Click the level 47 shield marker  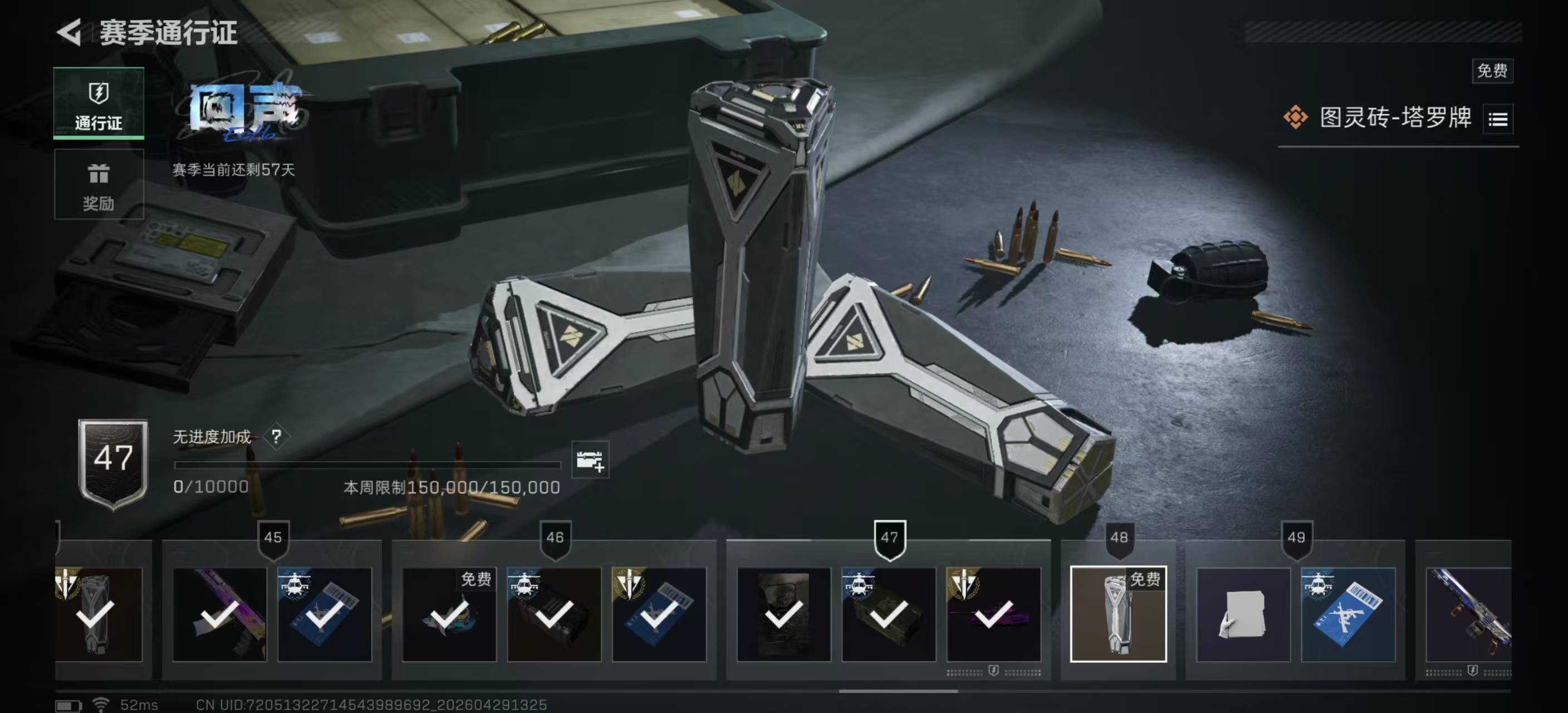pos(889,538)
